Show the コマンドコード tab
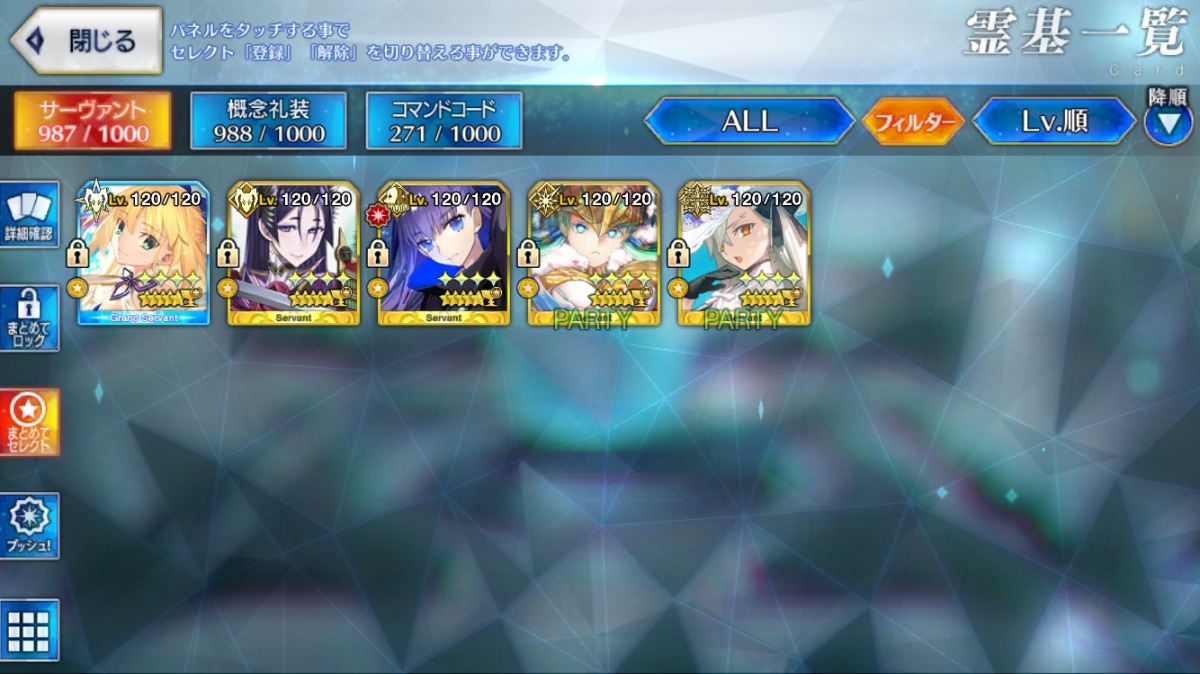The height and width of the screenshot is (674, 1200). [444, 121]
